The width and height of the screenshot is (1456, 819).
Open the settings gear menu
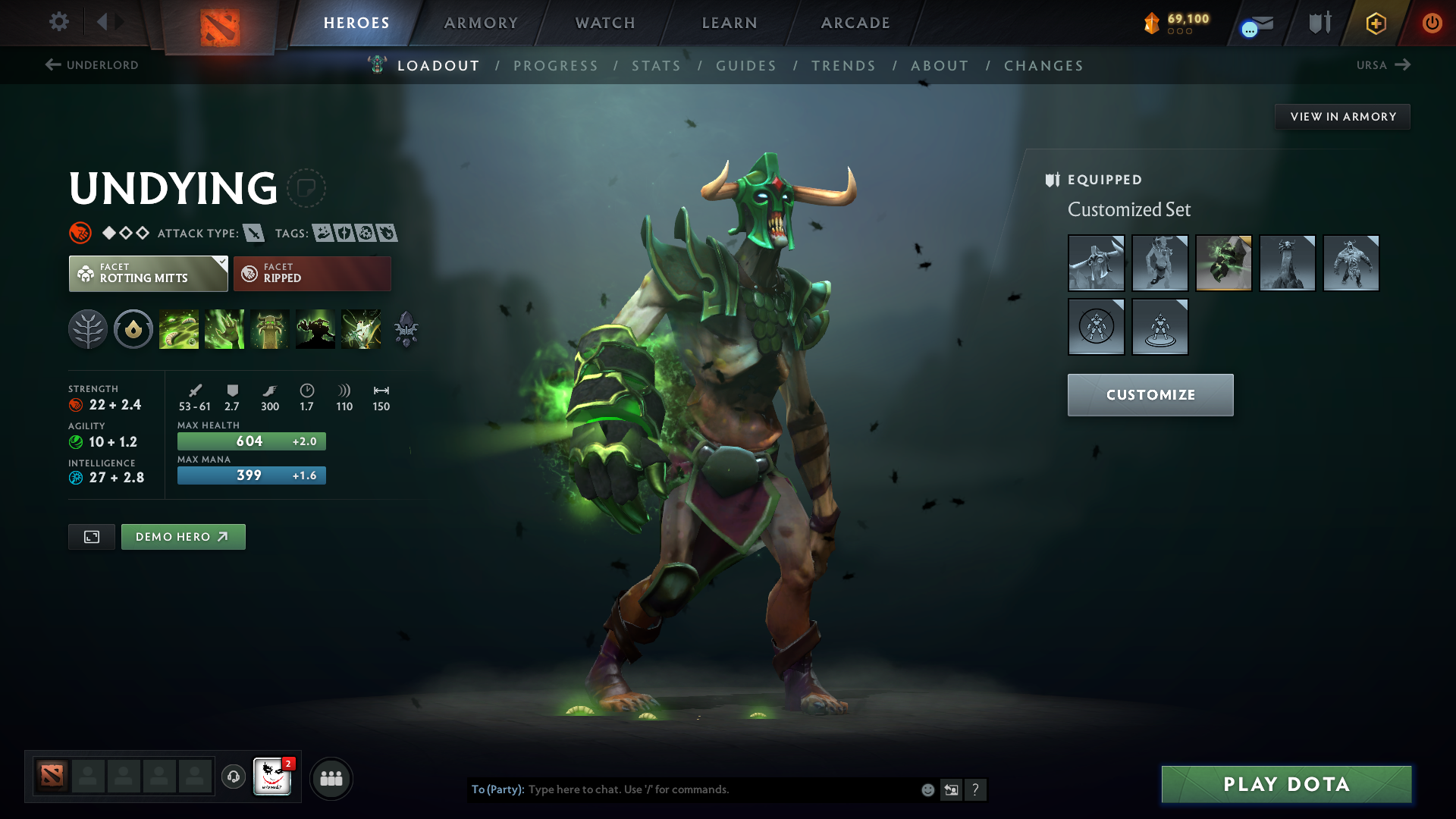(59, 22)
